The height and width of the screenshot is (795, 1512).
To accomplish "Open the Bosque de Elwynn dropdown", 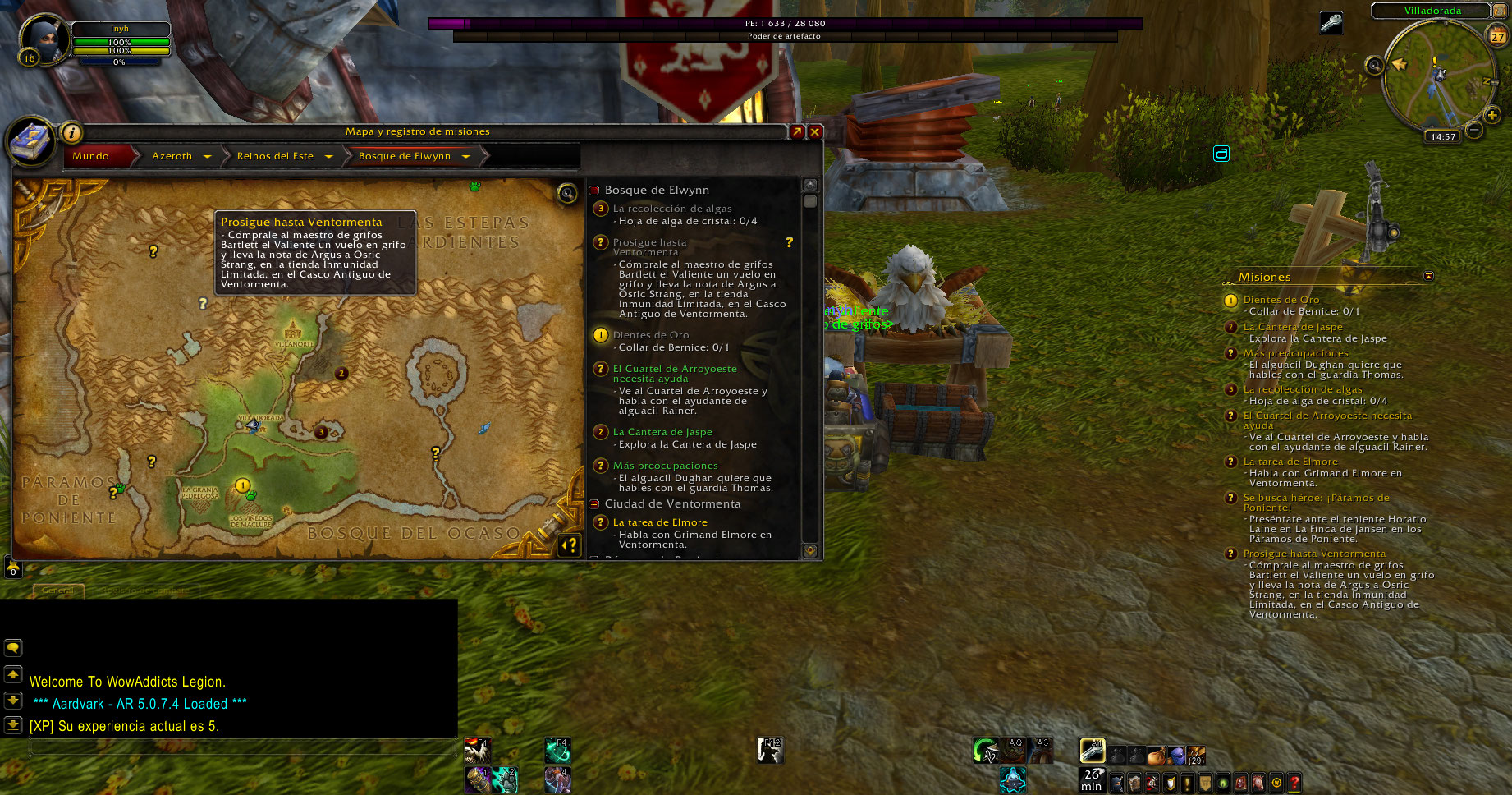I will [465, 156].
